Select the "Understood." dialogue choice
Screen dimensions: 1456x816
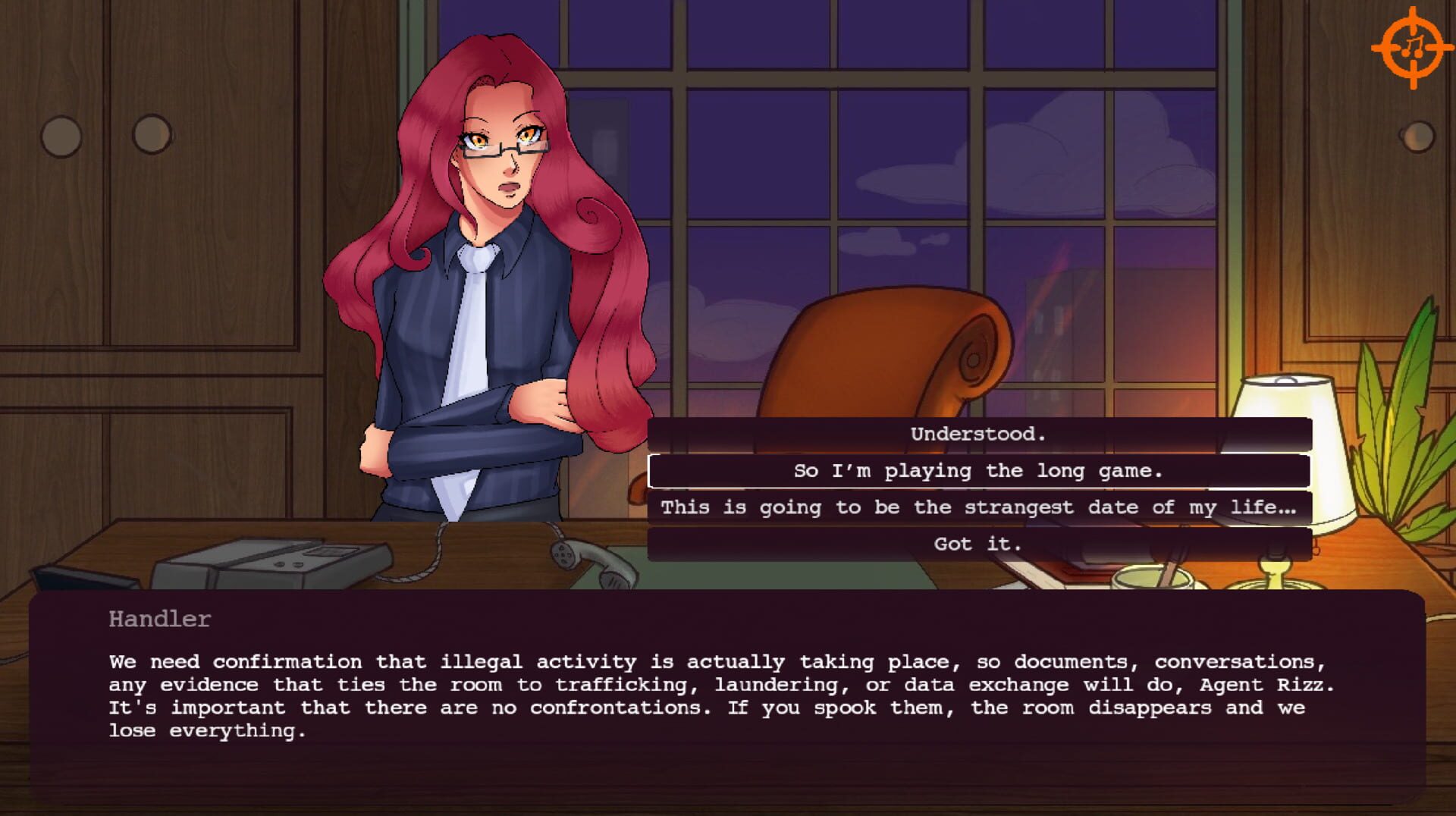tap(978, 435)
